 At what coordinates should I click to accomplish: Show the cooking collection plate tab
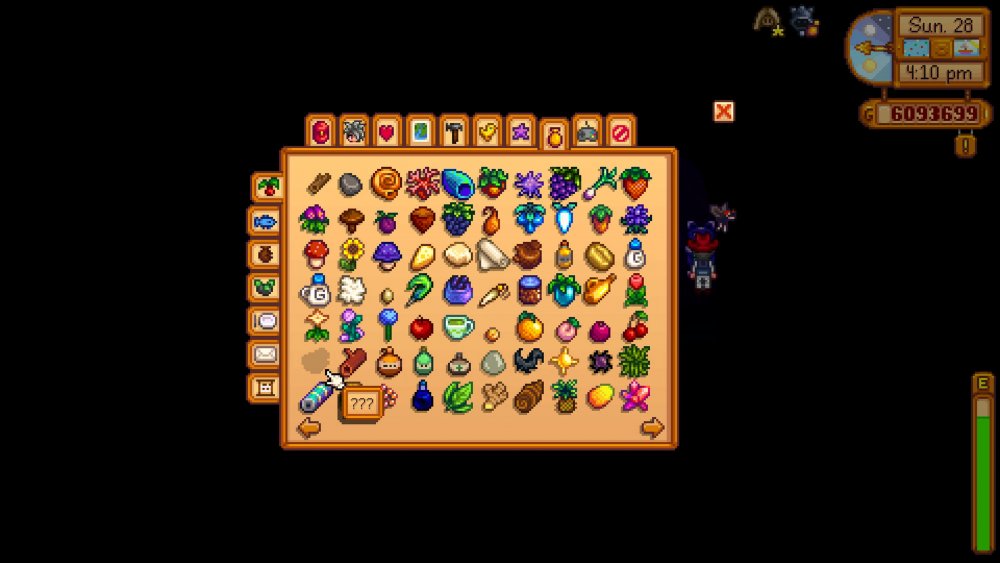tap(265, 321)
